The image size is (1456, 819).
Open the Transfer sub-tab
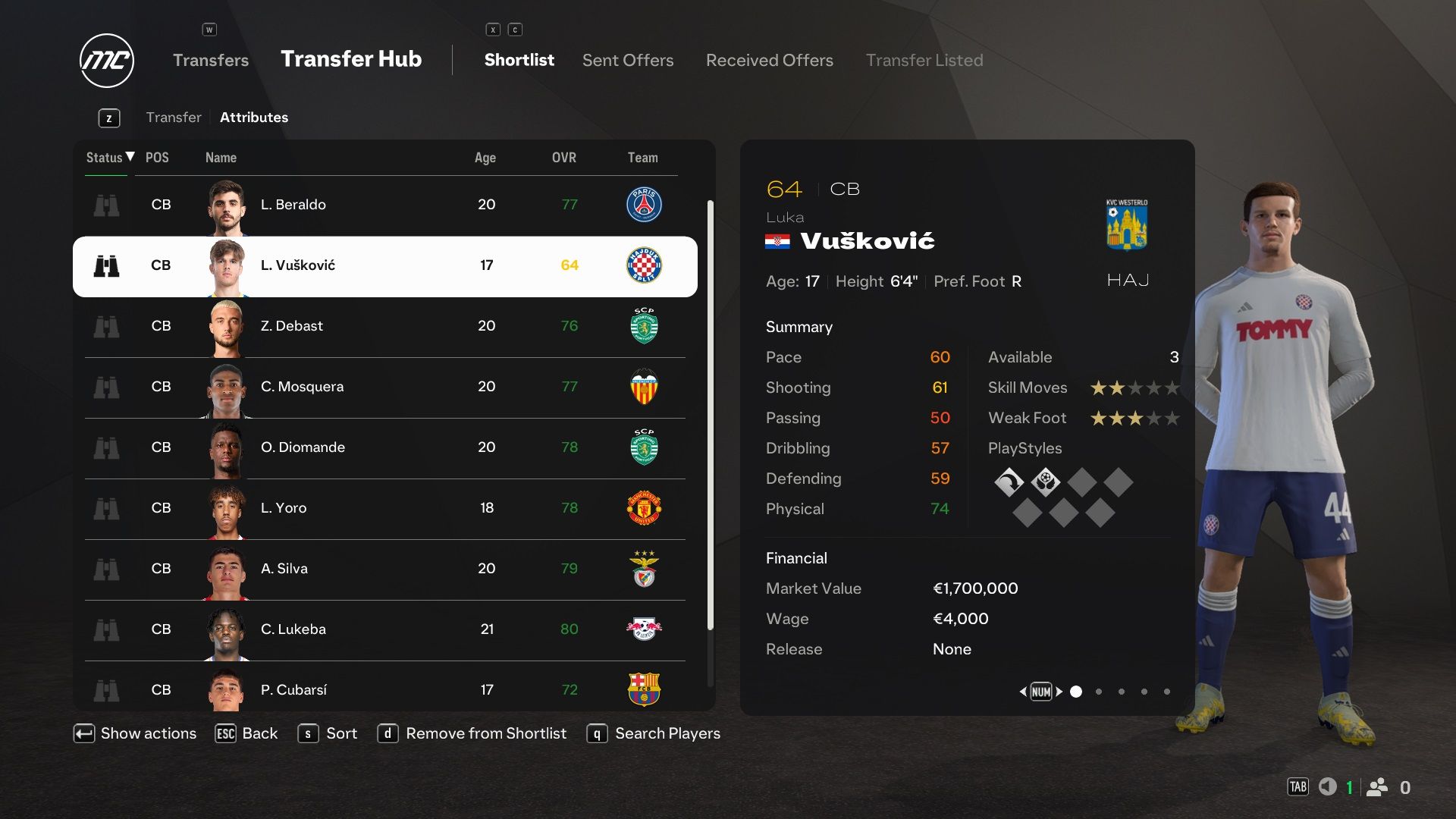click(x=174, y=117)
